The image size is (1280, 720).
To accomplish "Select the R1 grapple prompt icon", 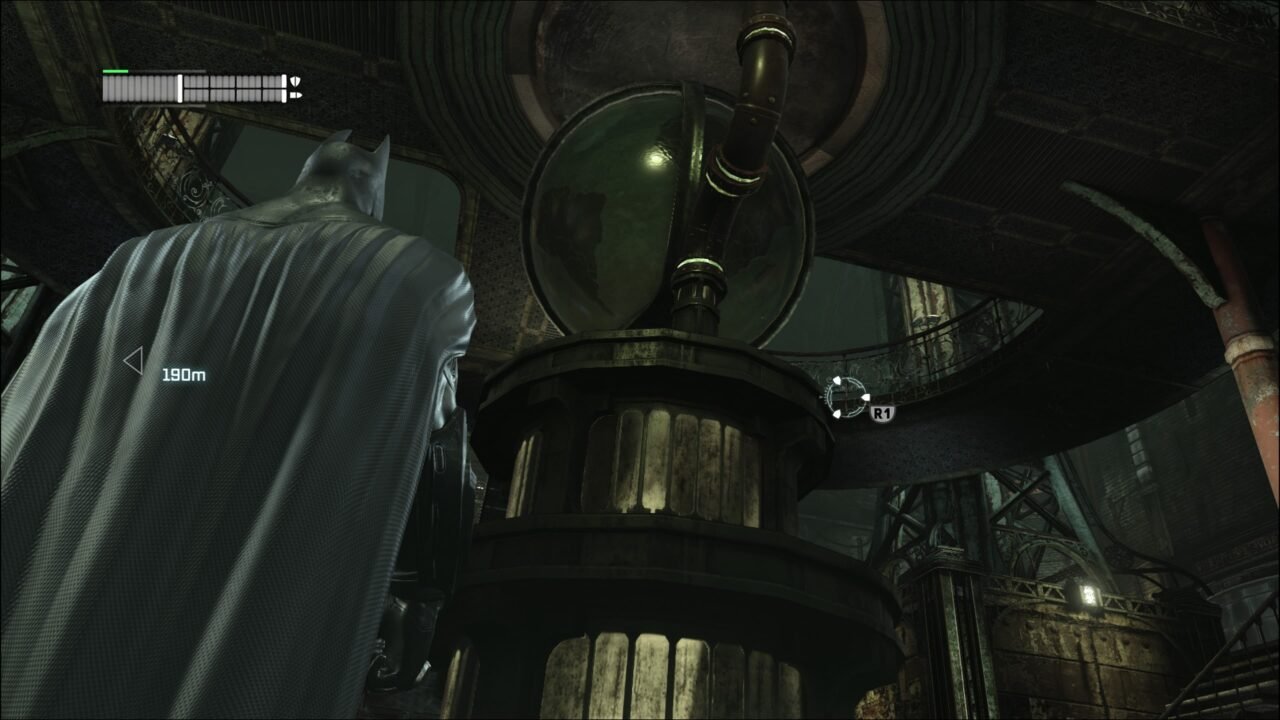I will (x=883, y=413).
